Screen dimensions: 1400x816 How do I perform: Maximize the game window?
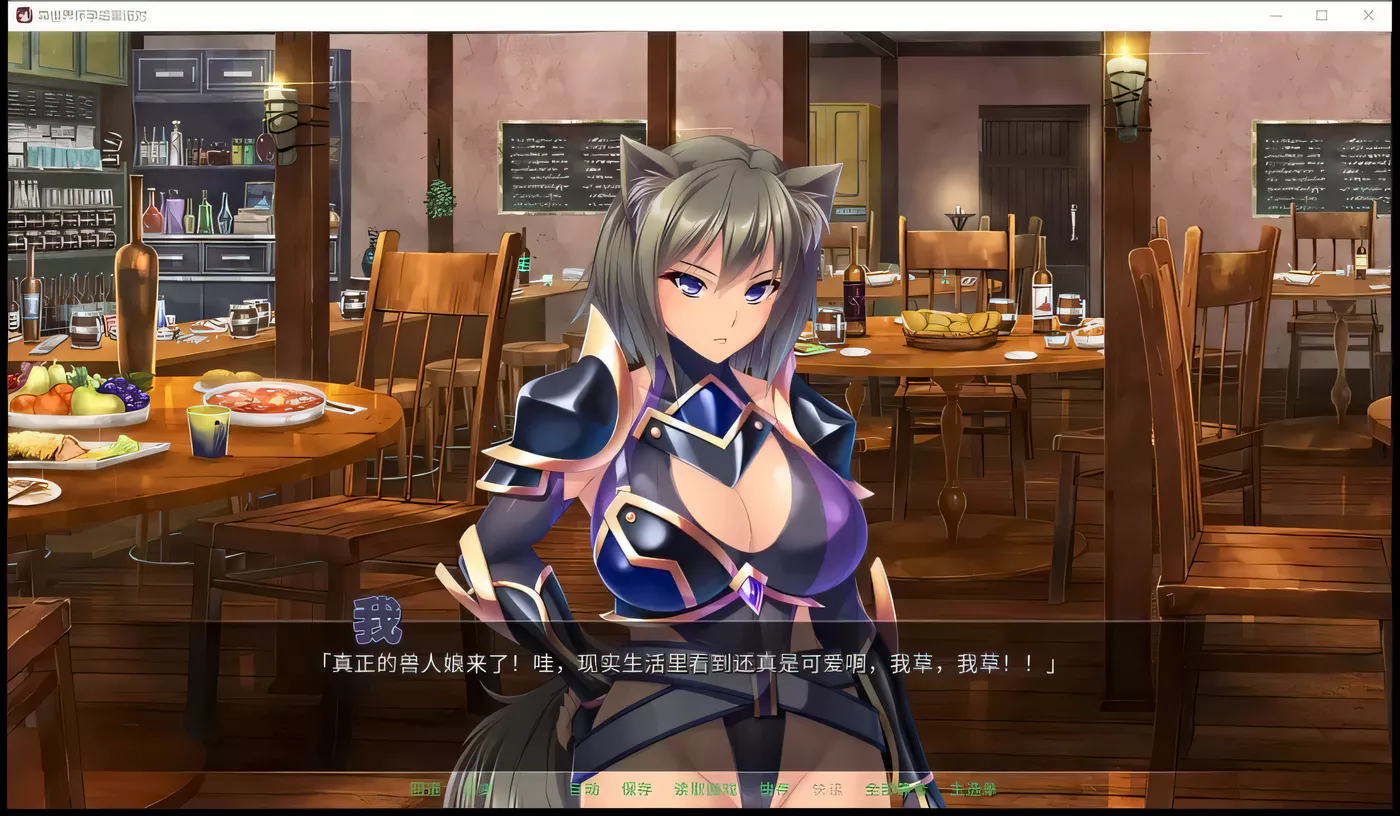point(1322,15)
